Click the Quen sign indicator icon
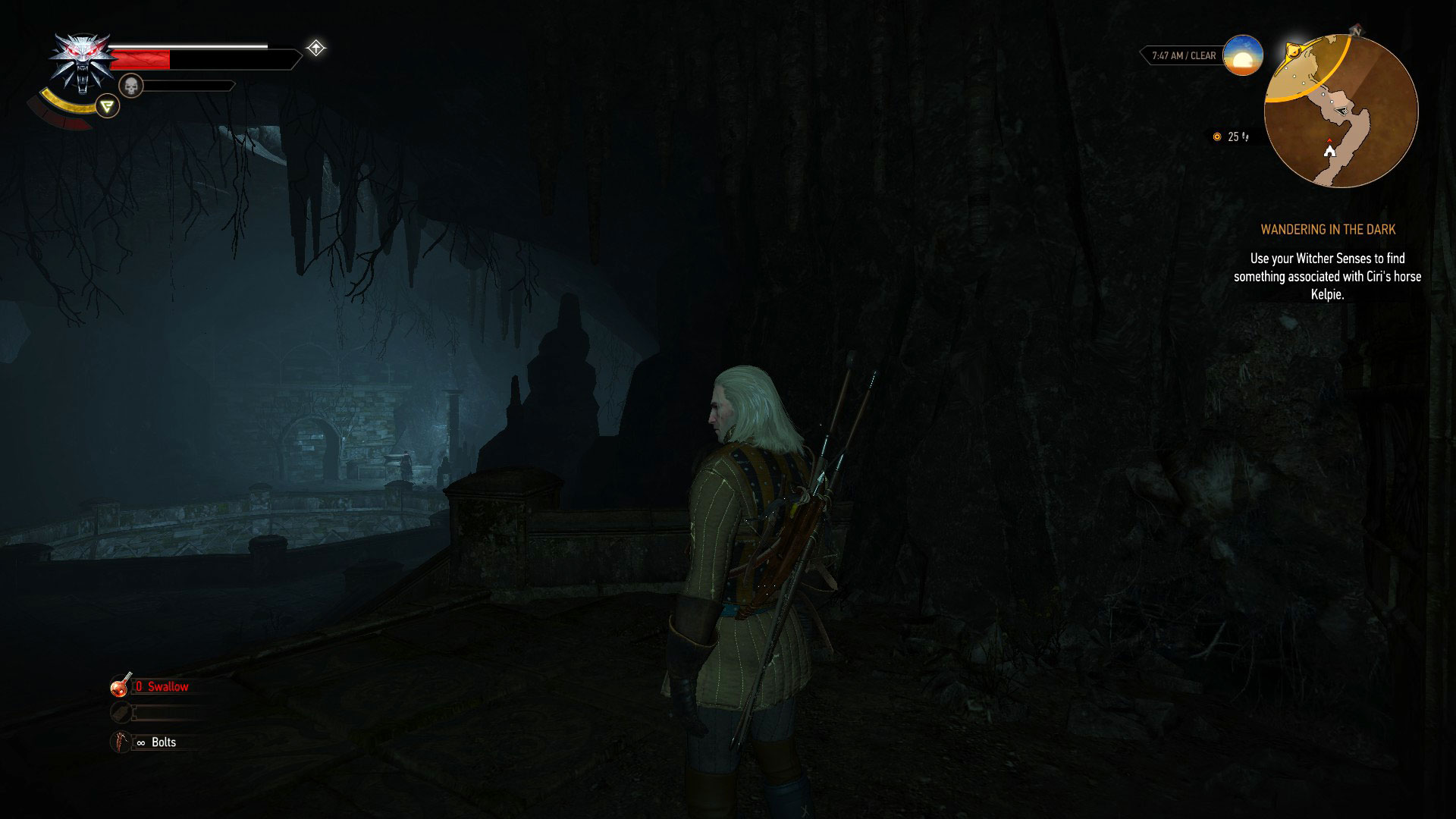Screen dimensions: 1456x819 106,106
